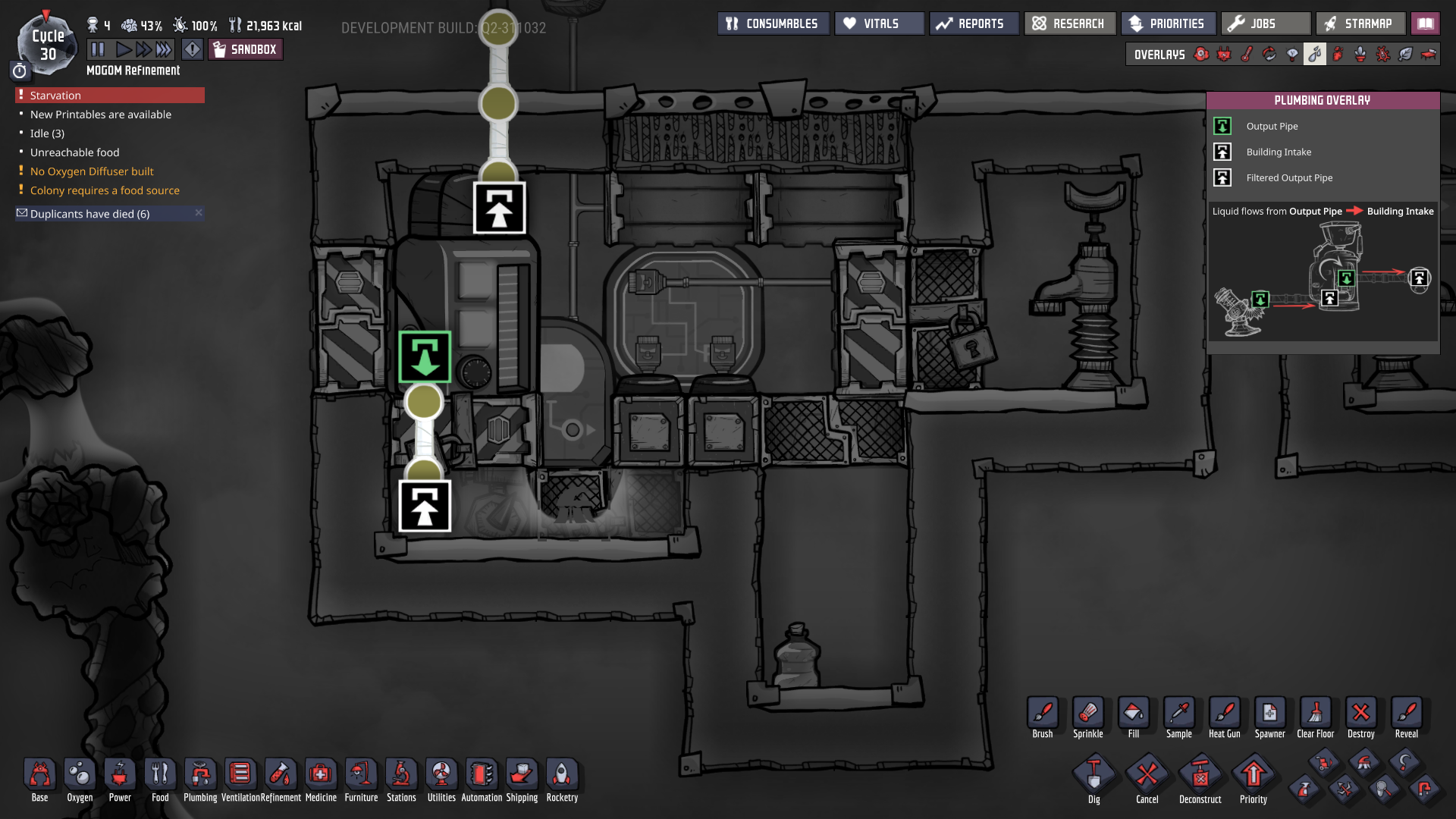Open the Germ overlay

[x=1382, y=55]
